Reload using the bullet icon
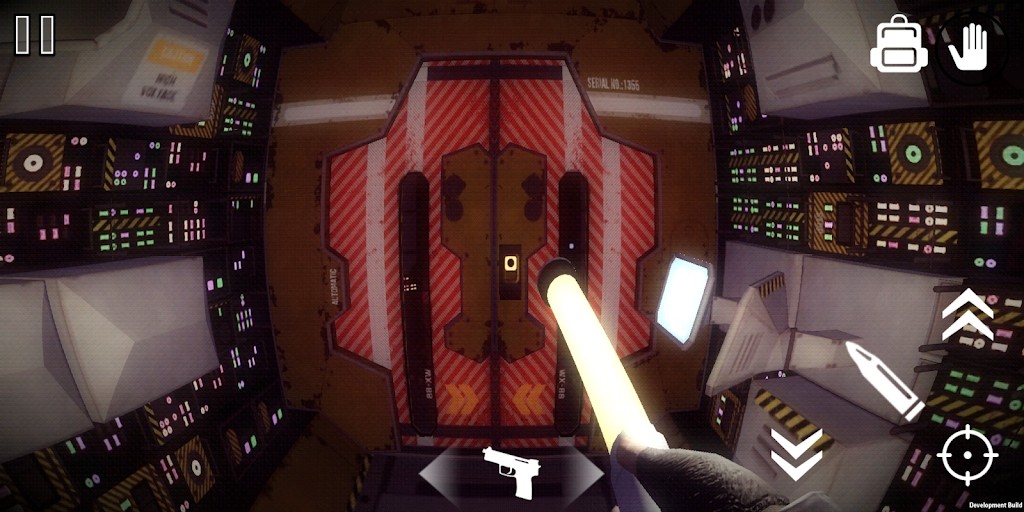1024x512 pixels. click(883, 380)
